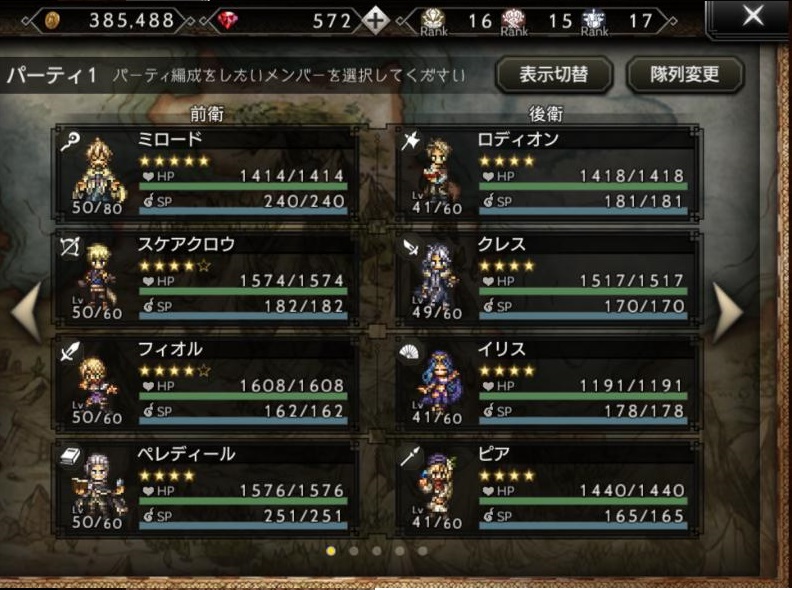This screenshot has height=590, width=792.
Task: Select party member ミロード
Action: pos(205,173)
